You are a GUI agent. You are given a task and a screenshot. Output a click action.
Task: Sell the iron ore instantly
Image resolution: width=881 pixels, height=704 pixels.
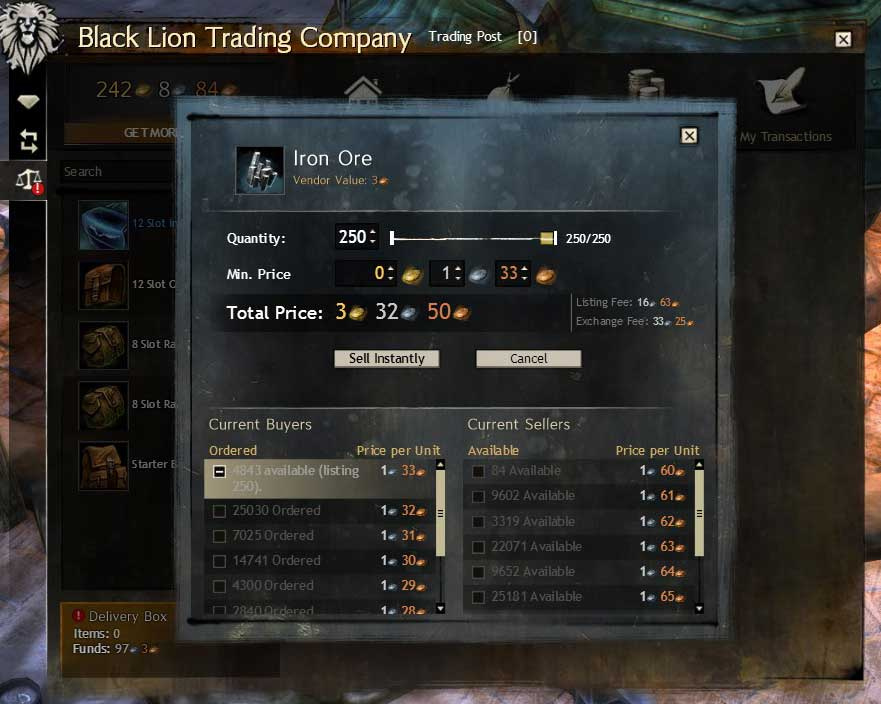pyautogui.click(x=386, y=359)
